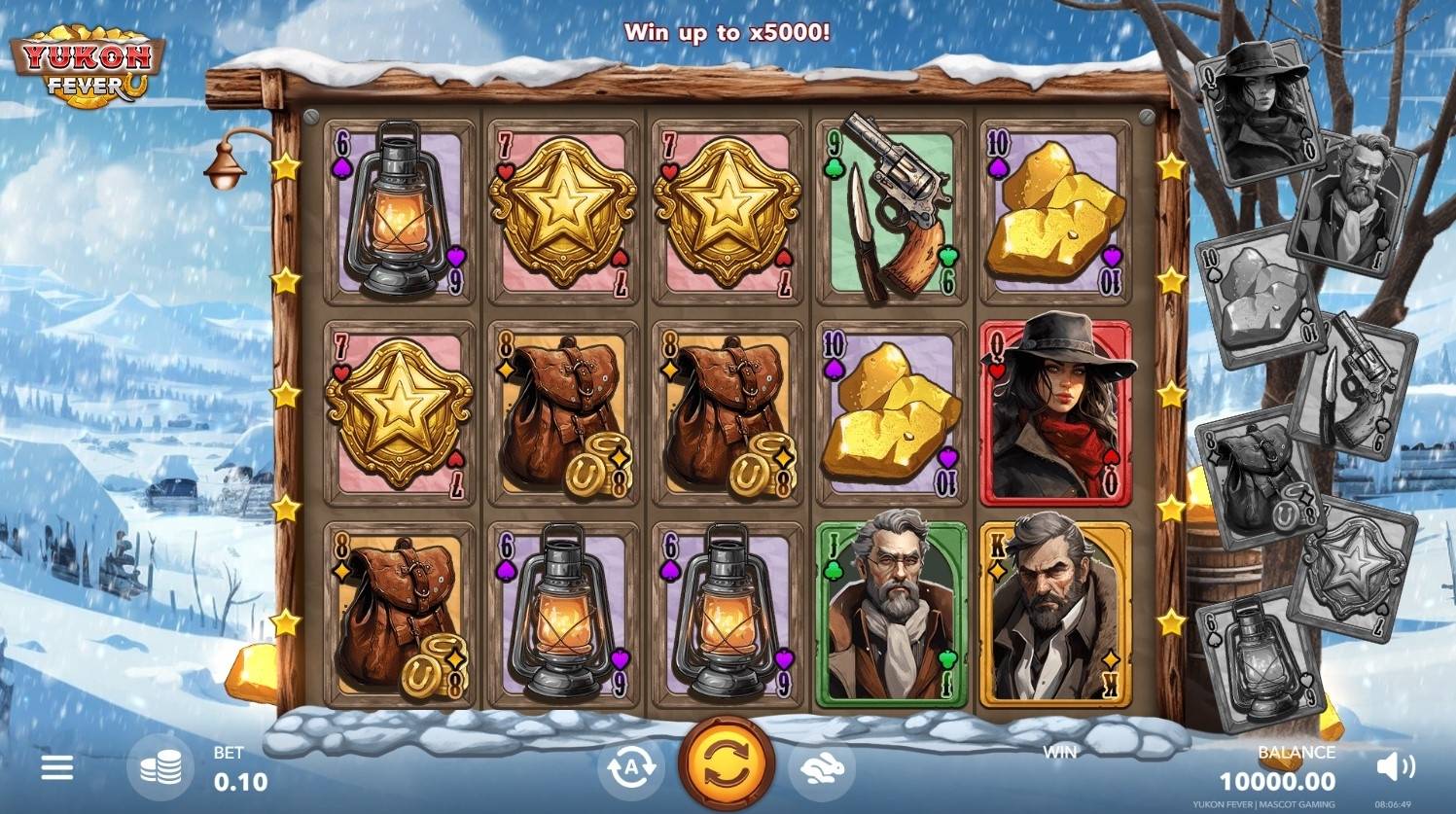Open the hamburger menu

point(56,768)
